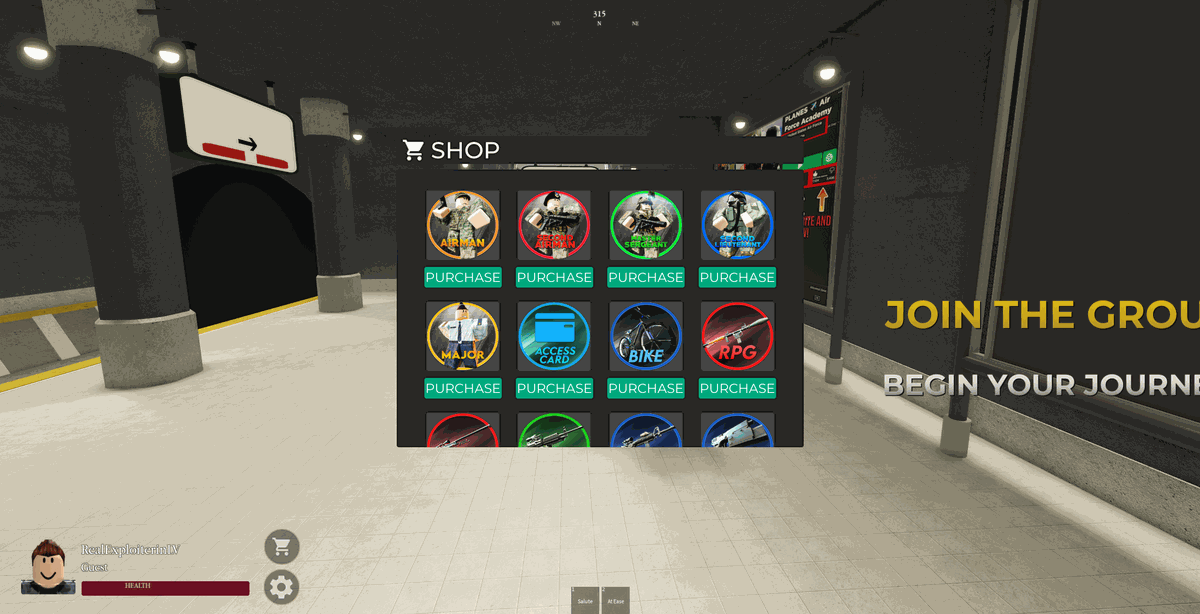This screenshot has height=614, width=1200.
Task: Buy the Major rank
Action: 462,388
